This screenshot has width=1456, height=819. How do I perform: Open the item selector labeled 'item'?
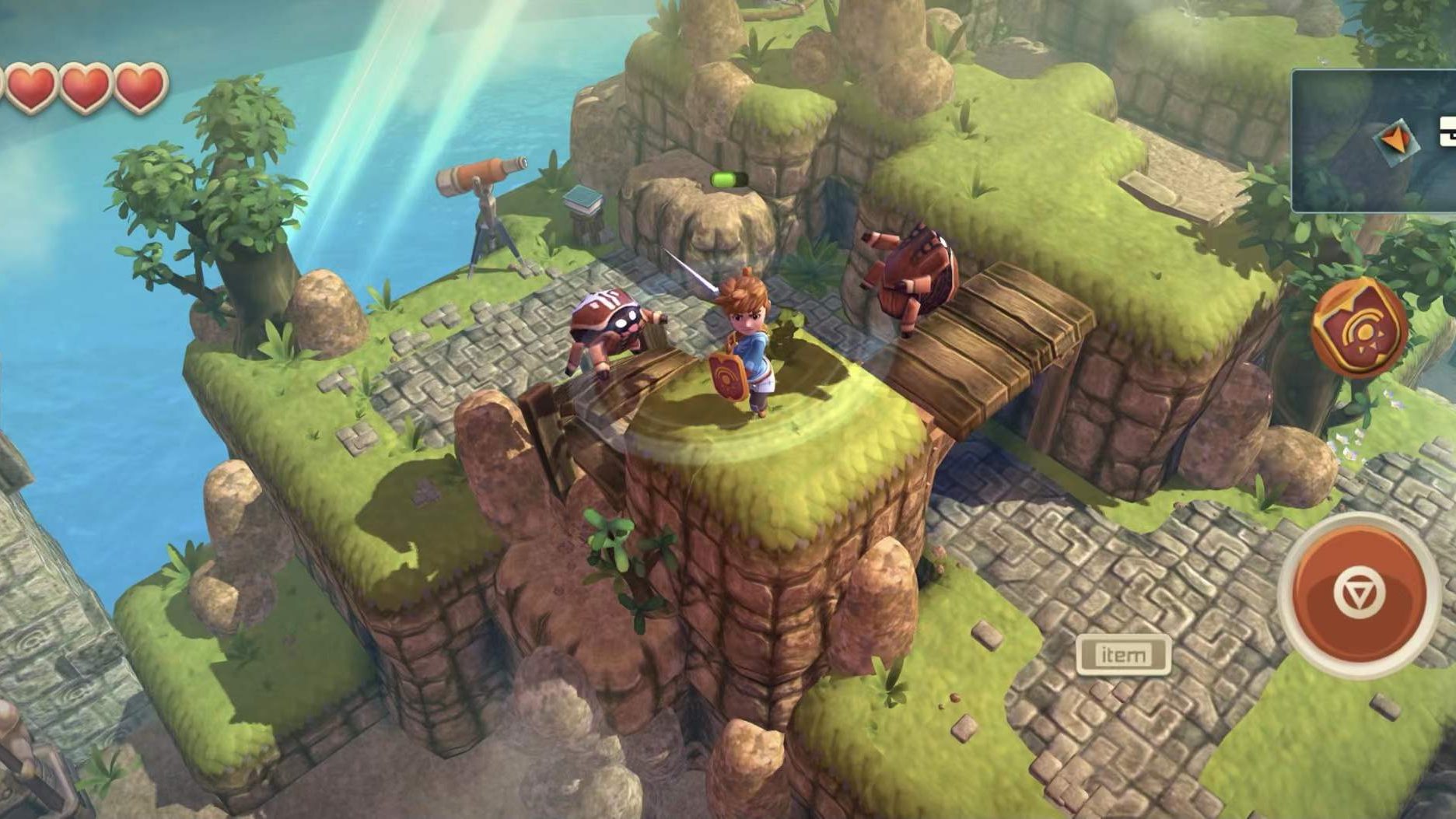(1124, 654)
